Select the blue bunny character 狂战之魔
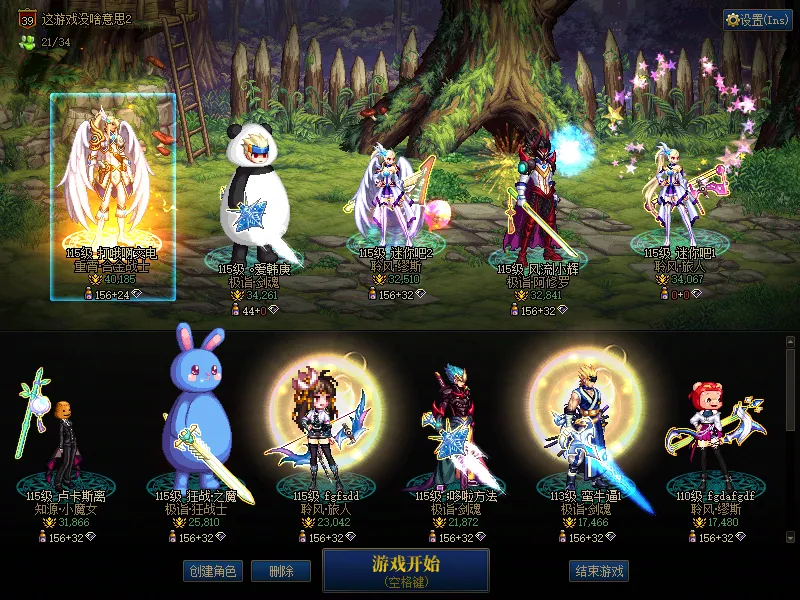This screenshot has height=600, width=800. point(197,420)
